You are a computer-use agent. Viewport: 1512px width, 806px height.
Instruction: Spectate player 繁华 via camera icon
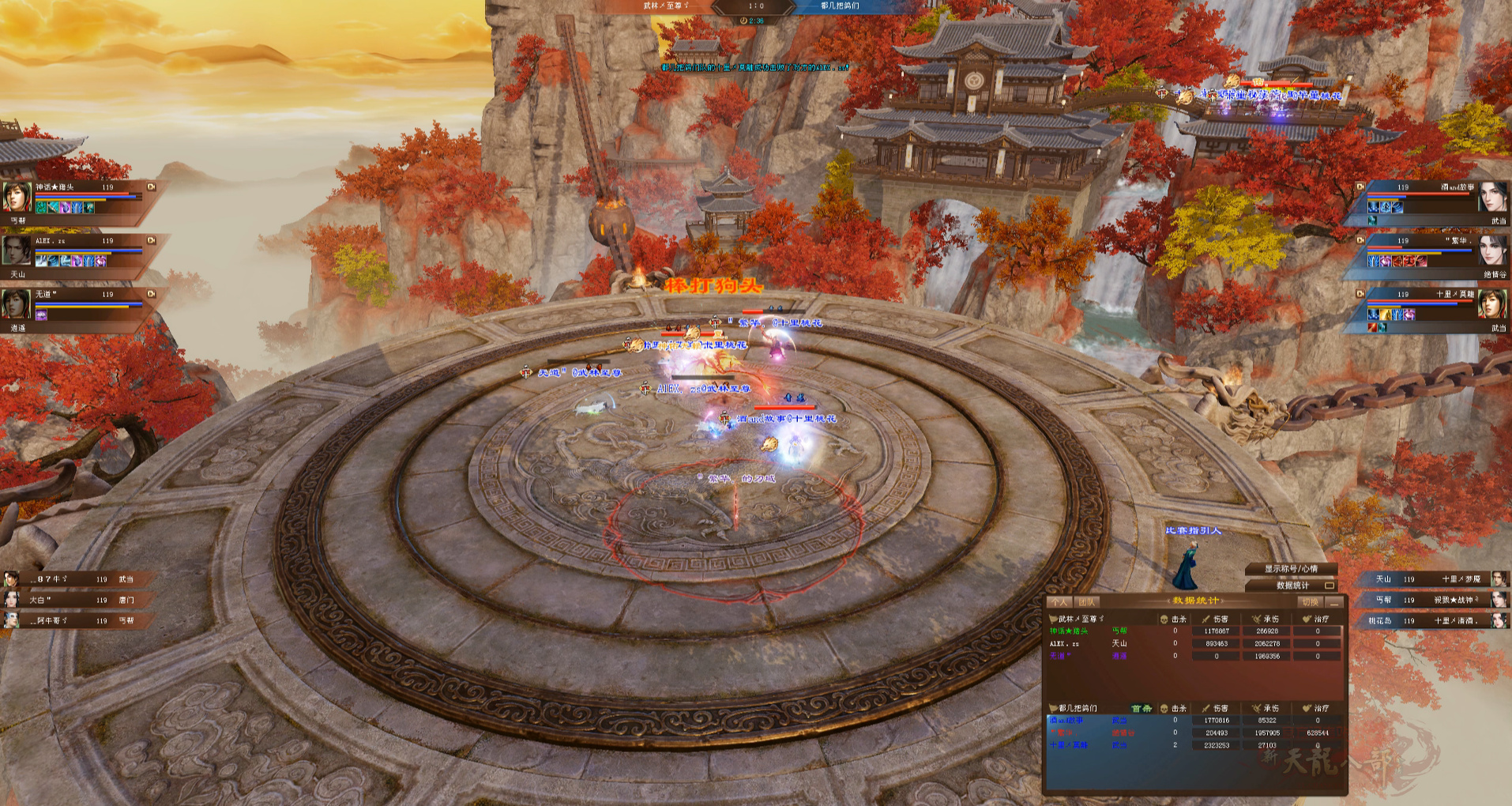point(1360,240)
